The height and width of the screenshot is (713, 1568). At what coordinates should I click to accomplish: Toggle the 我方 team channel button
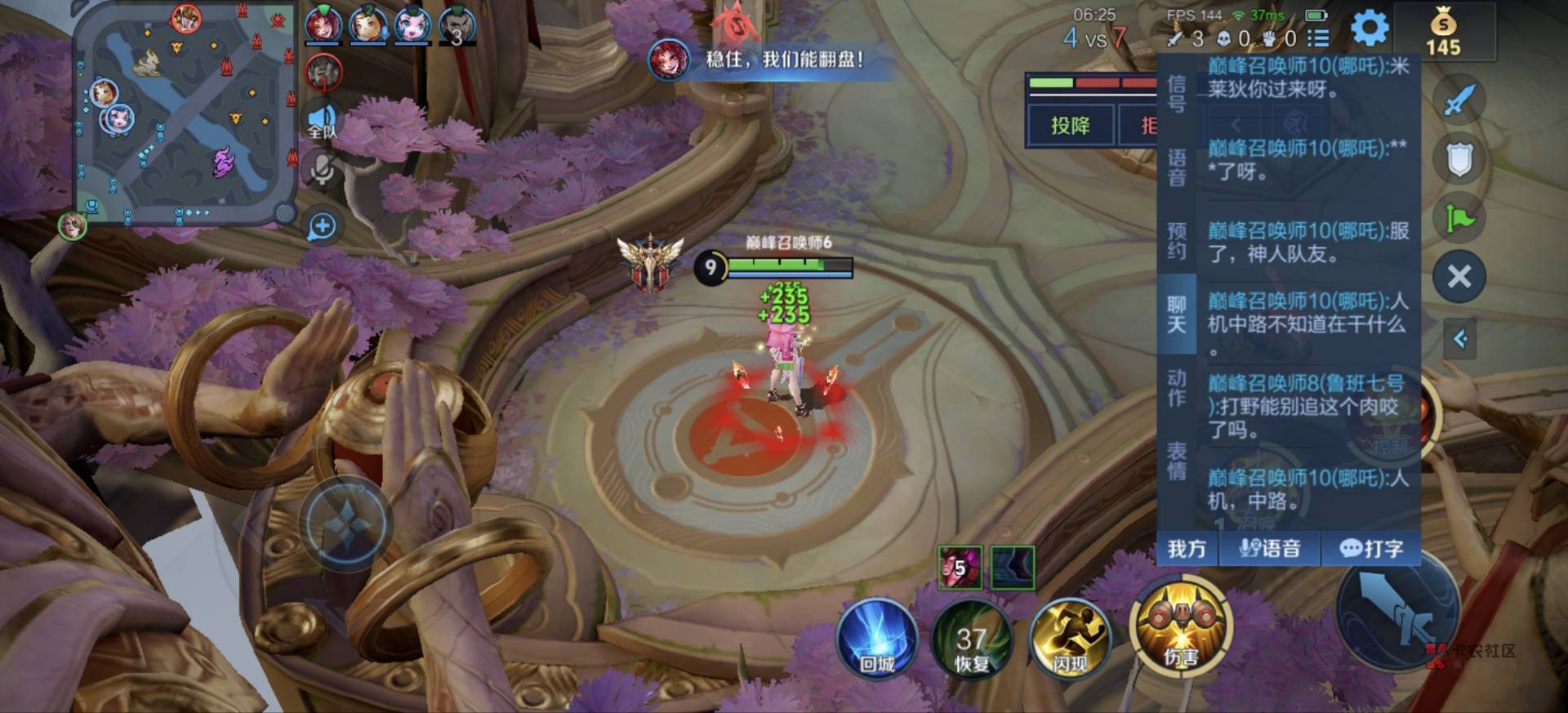(1187, 549)
